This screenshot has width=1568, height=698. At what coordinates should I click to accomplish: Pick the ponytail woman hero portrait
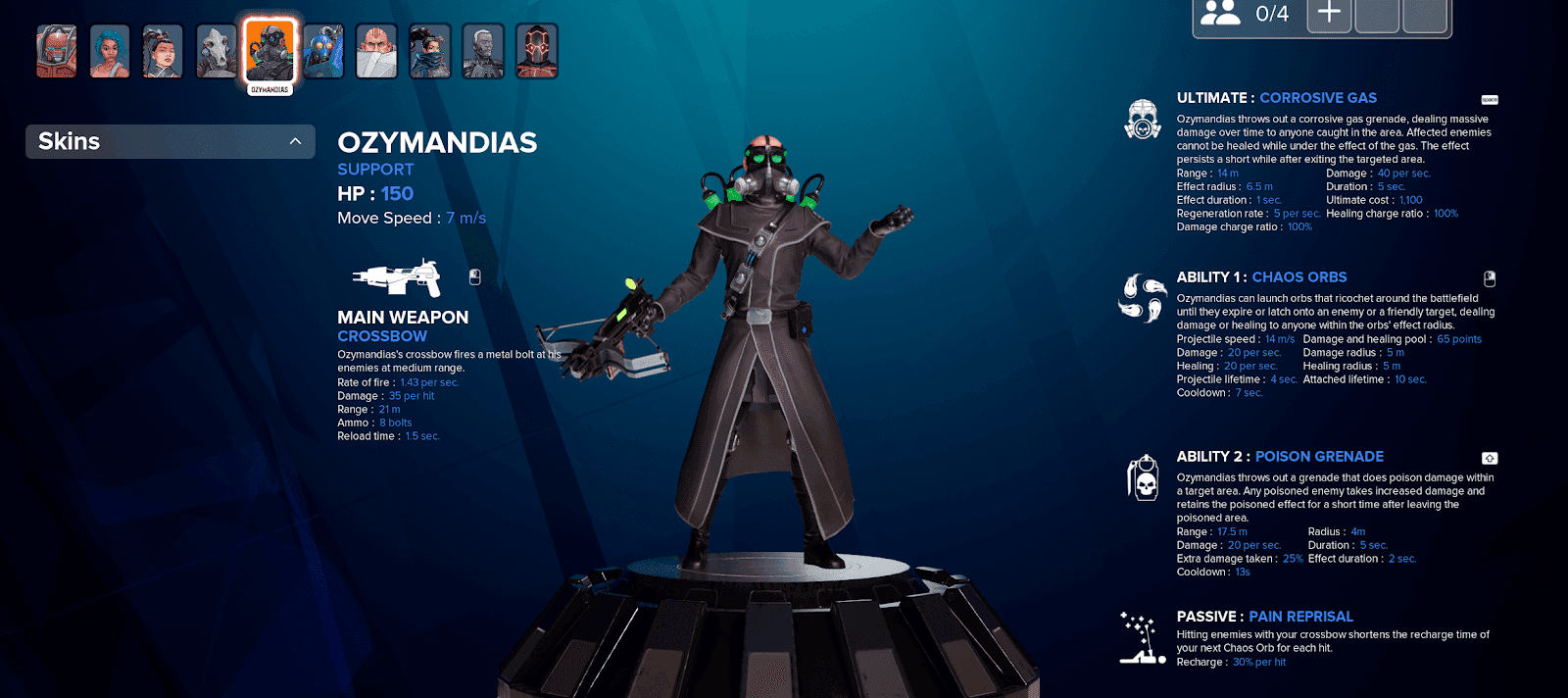click(x=163, y=51)
